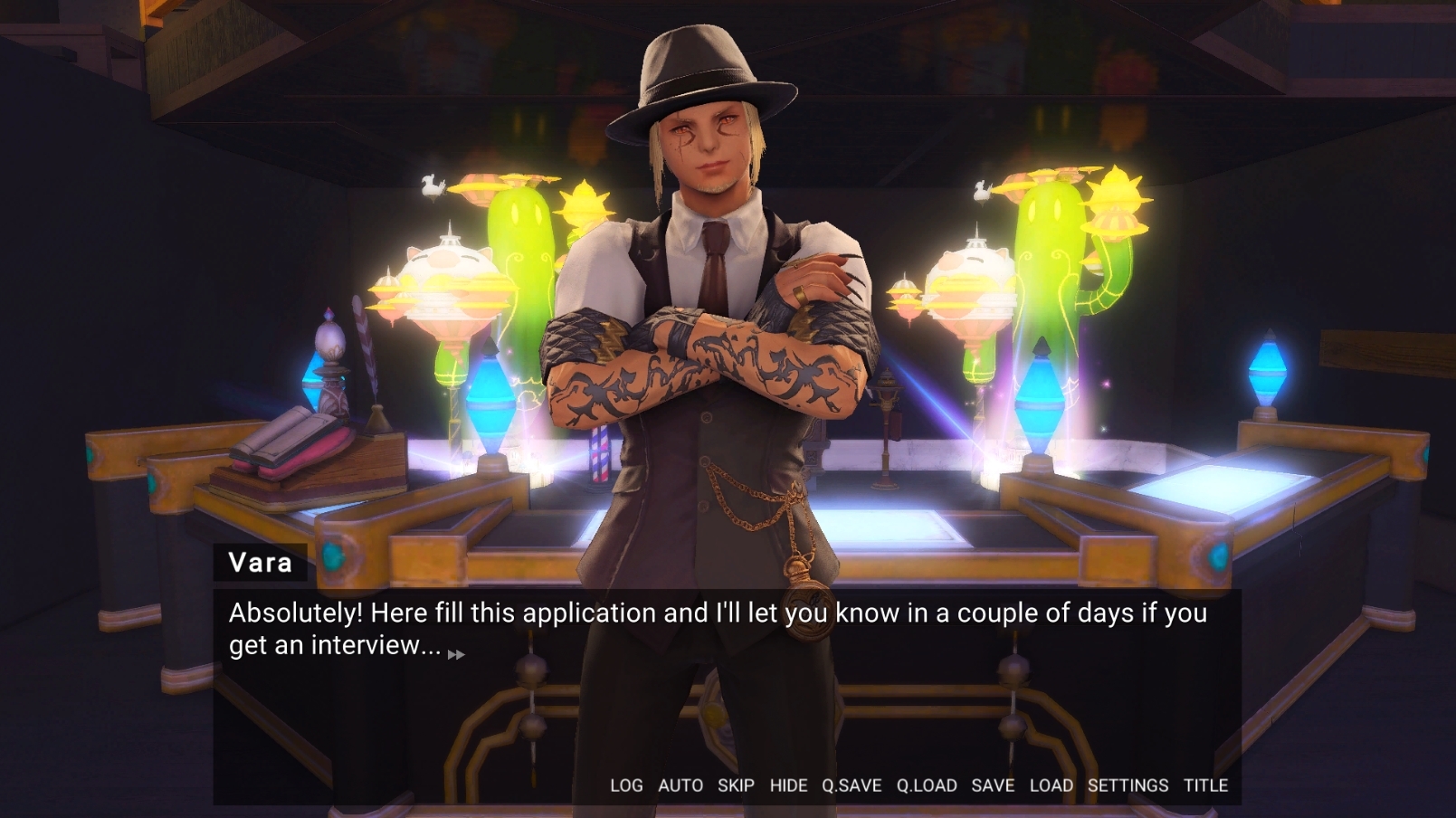Open the SETTINGS screen
The height and width of the screenshot is (818, 1456).
pos(1128,785)
